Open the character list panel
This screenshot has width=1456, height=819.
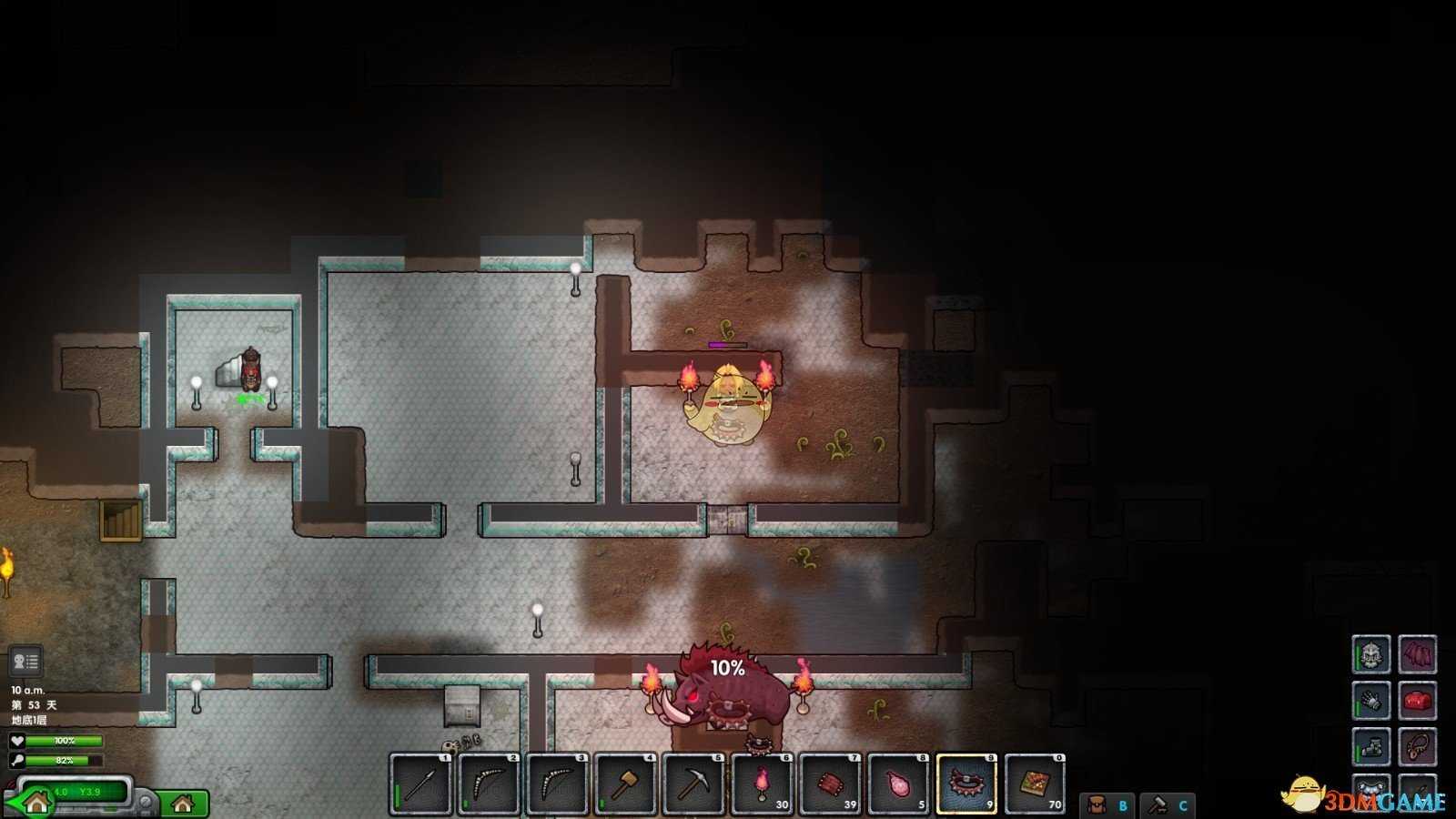coord(25,662)
